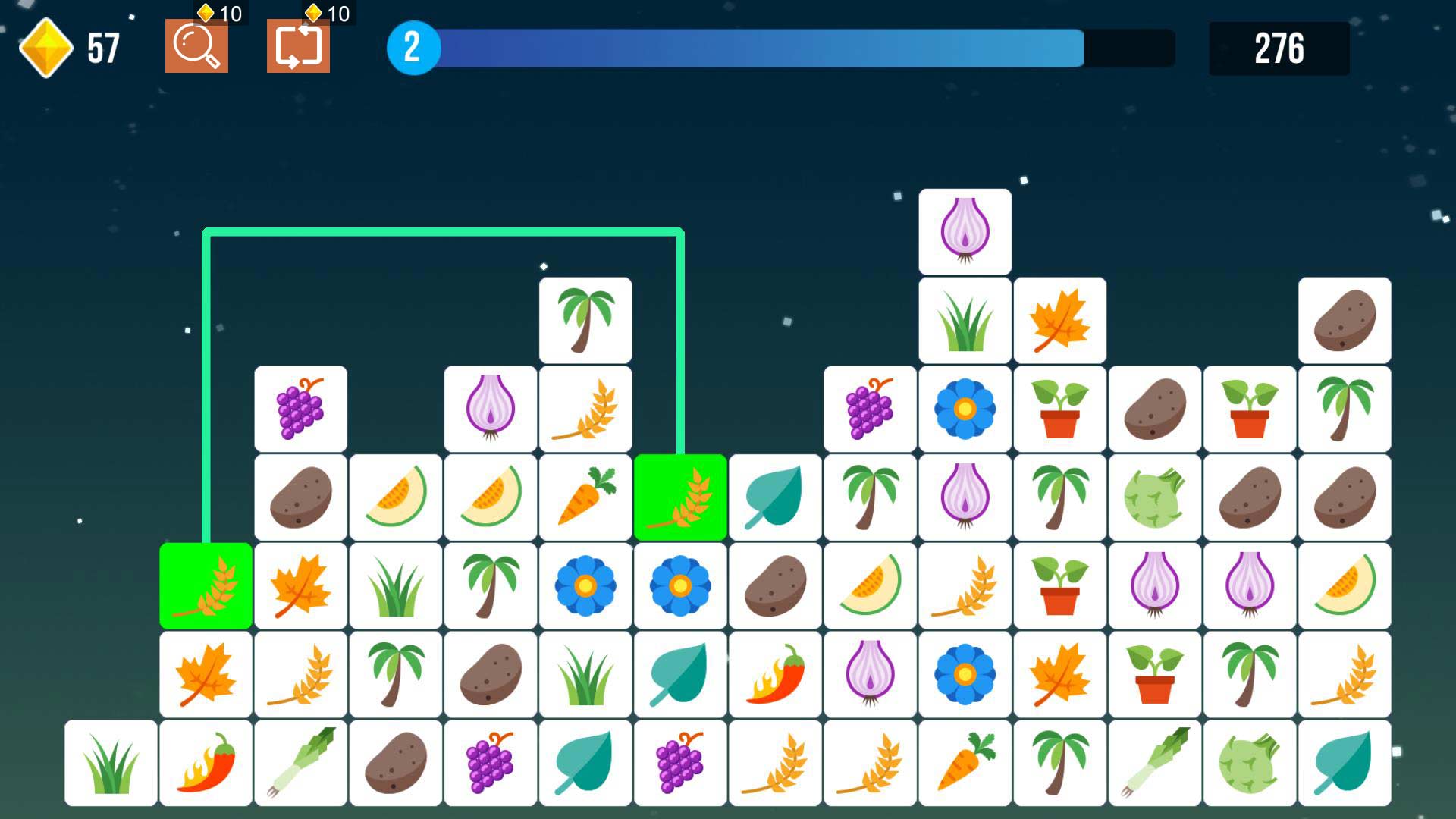This screenshot has width=1456, height=819.
Task: Click the potato tile in top-right corner
Action: [1345, 318]
